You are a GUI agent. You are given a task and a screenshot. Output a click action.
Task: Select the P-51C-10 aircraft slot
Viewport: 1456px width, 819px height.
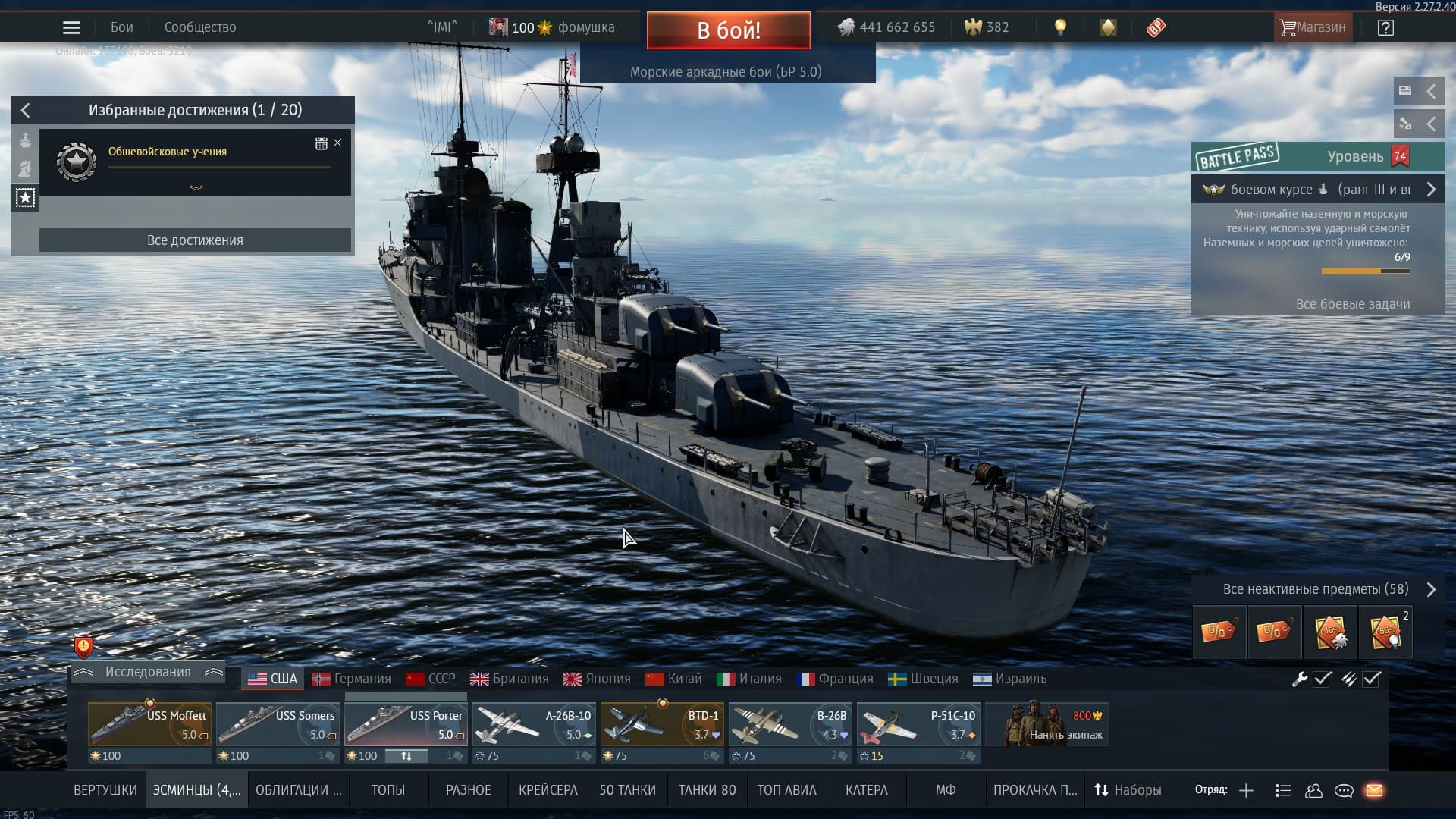(918, 724)
